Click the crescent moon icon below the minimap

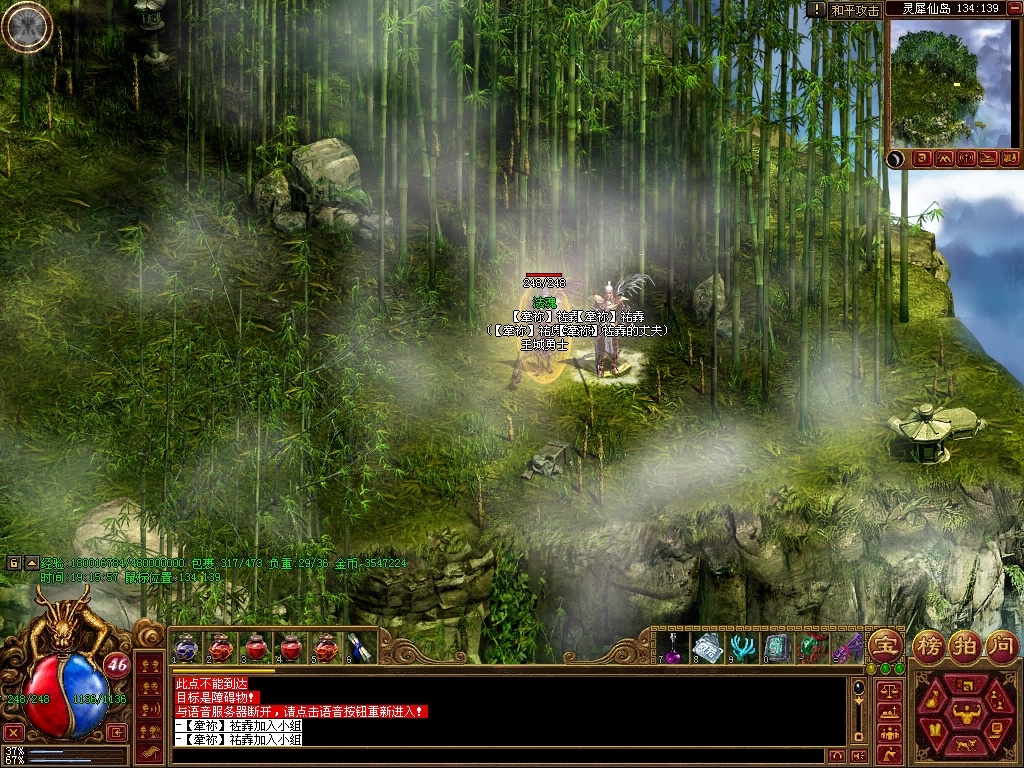click(x=897, y=158)
